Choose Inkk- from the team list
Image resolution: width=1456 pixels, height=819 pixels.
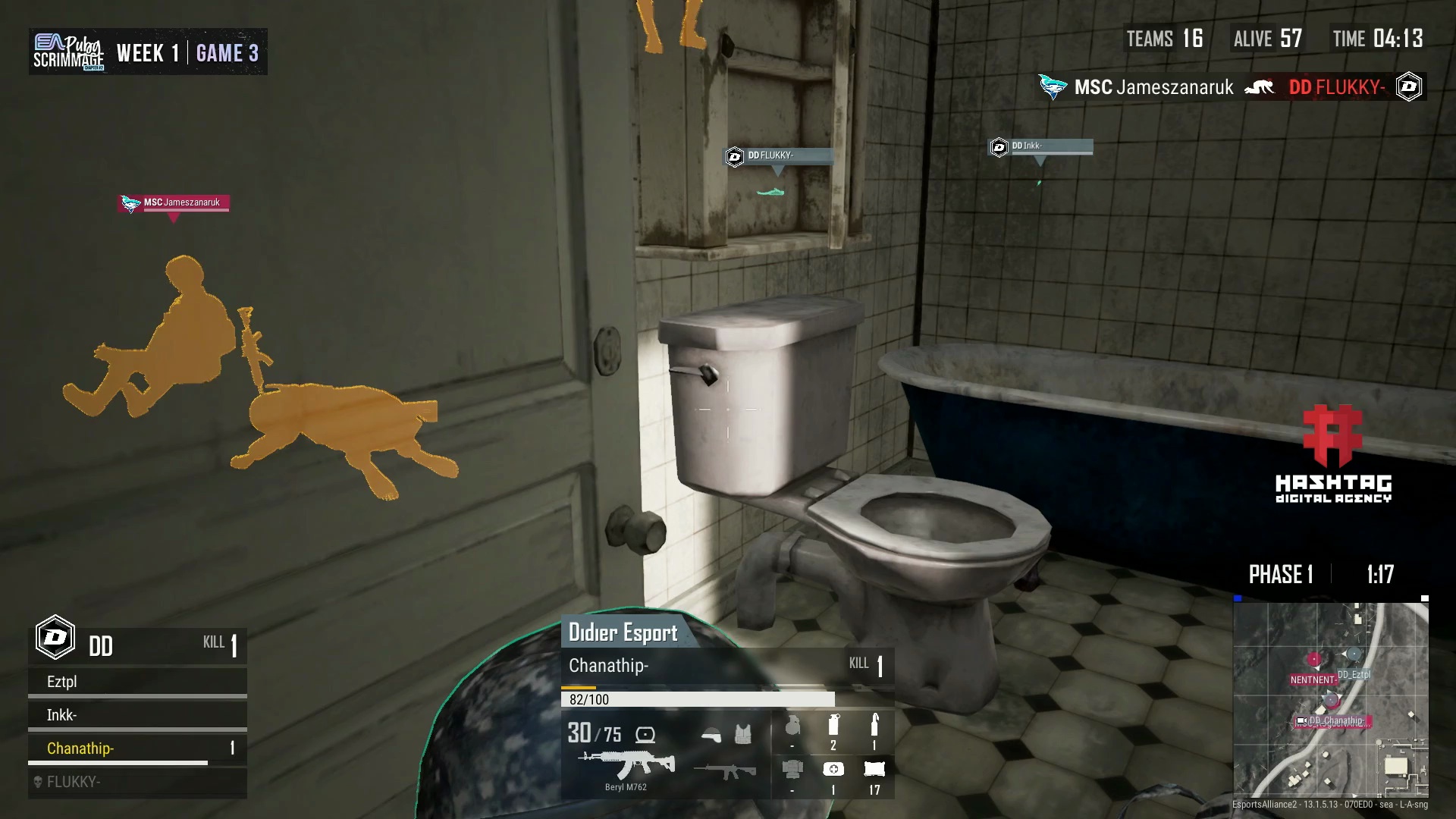point(136,715)
